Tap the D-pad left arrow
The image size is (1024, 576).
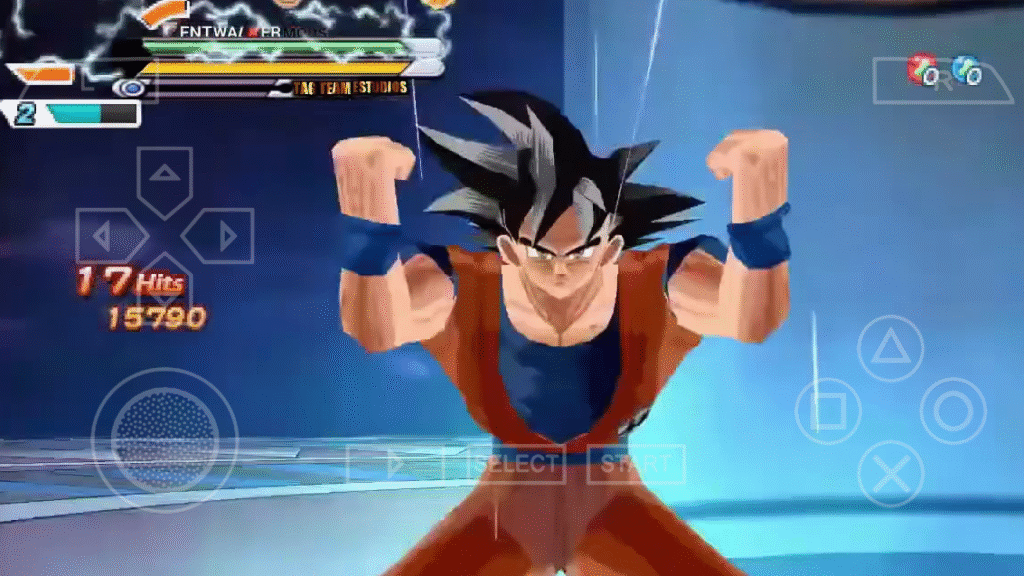[x=107, y=236]
